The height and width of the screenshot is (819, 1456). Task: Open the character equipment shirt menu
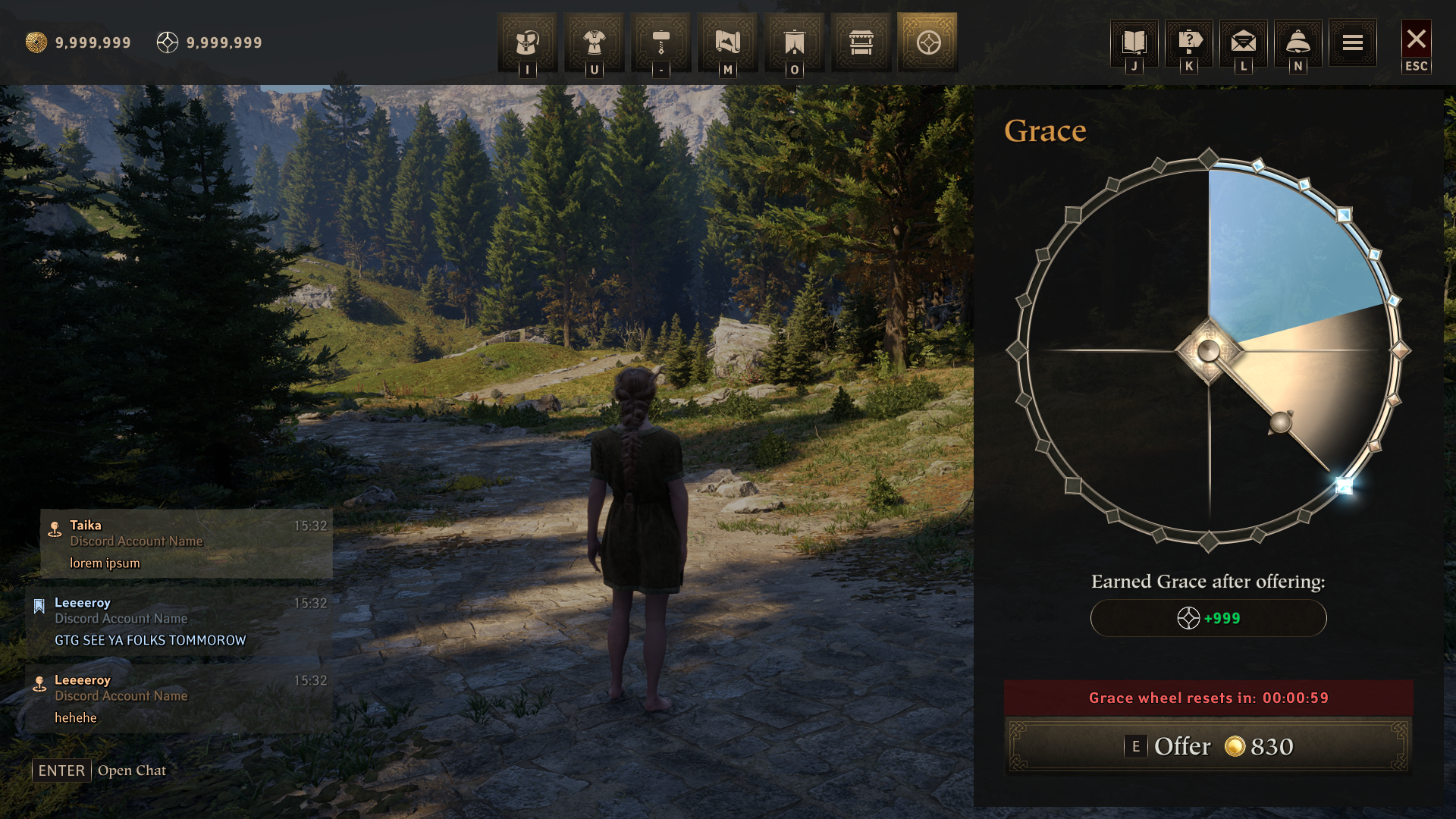[x=594, y=42]
